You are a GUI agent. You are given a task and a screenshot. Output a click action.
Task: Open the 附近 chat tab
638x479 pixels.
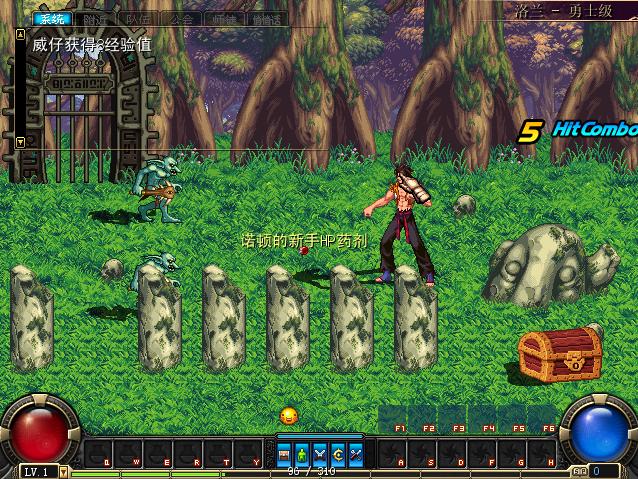97,19
